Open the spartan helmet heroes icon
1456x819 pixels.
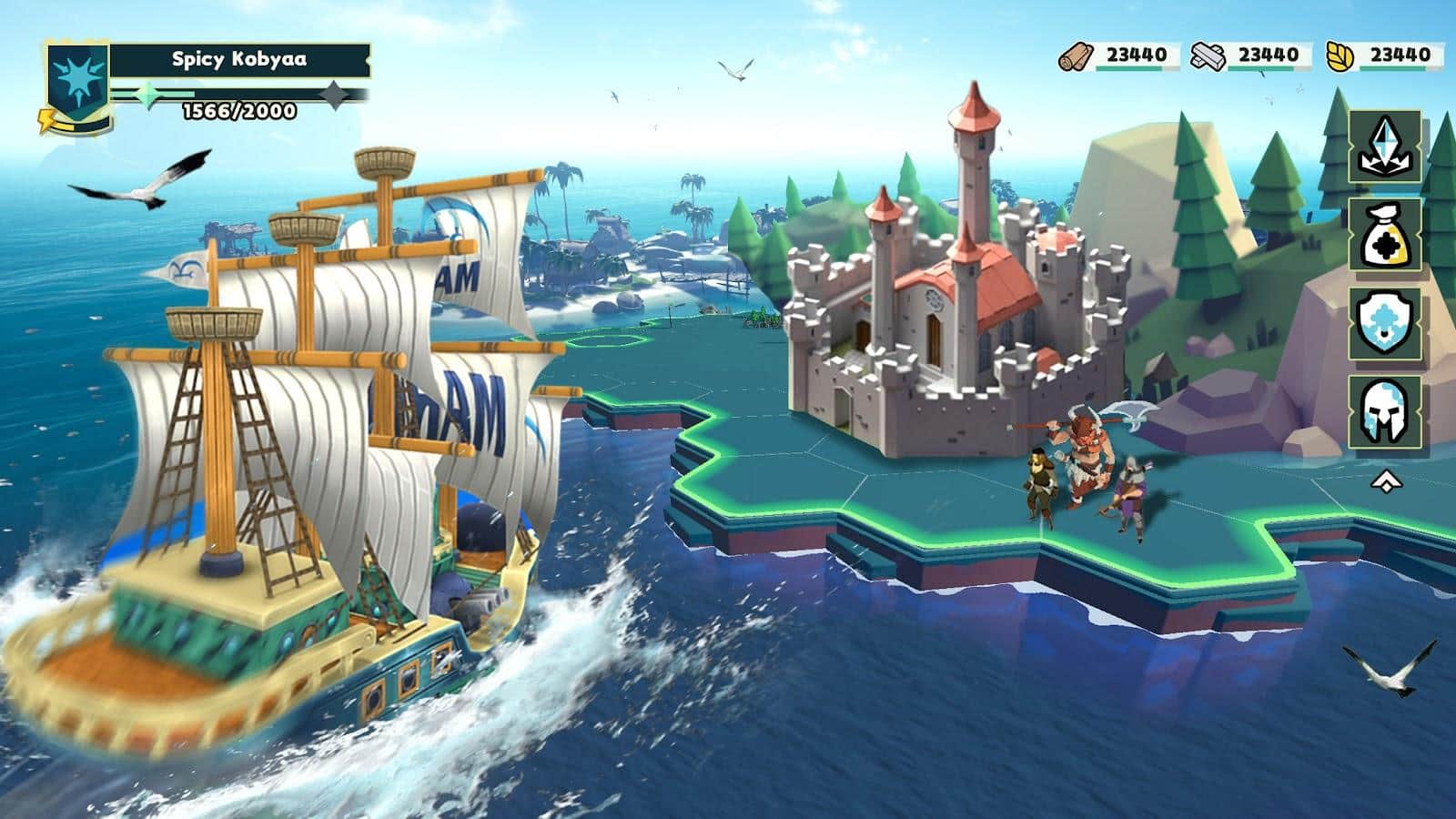pos(1384,411)
